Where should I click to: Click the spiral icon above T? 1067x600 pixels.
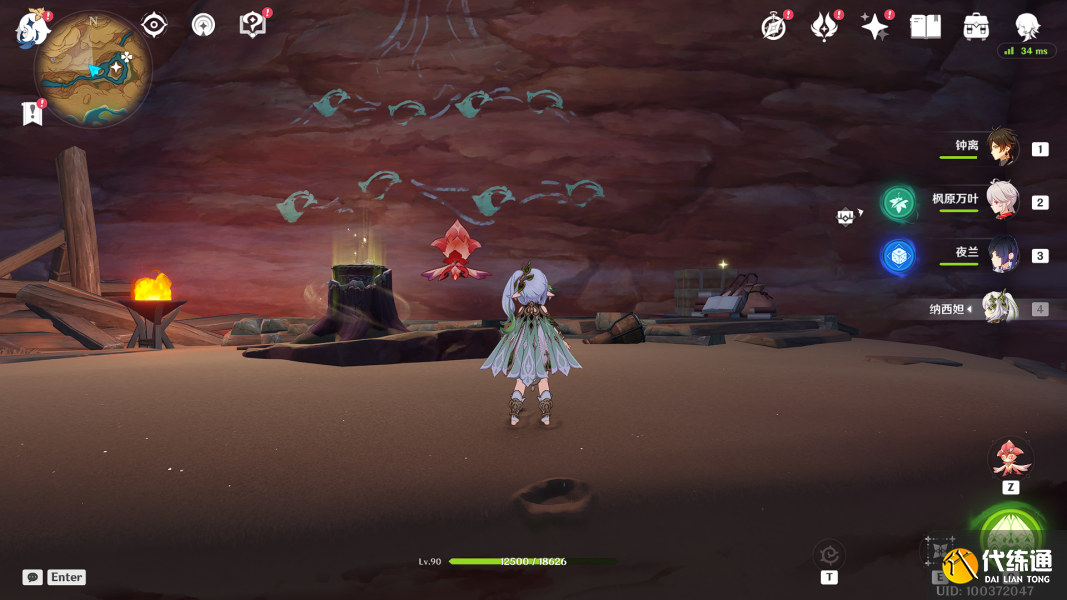pos(829,553)
